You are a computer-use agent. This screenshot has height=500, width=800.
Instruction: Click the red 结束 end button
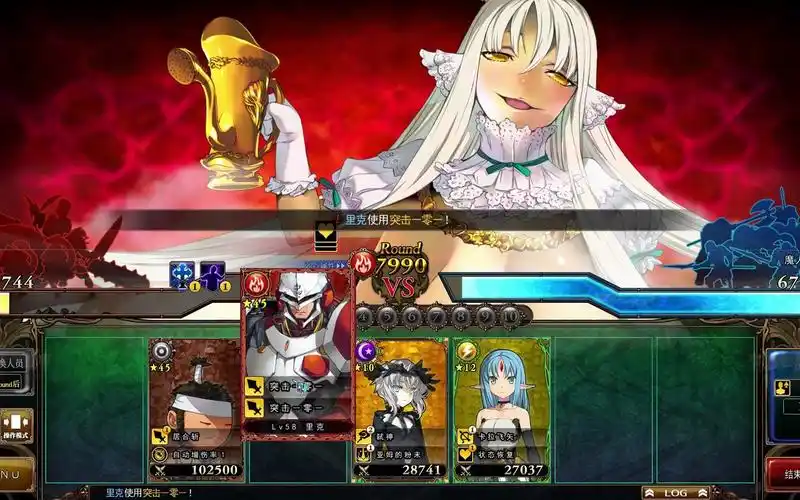(786, 473)
